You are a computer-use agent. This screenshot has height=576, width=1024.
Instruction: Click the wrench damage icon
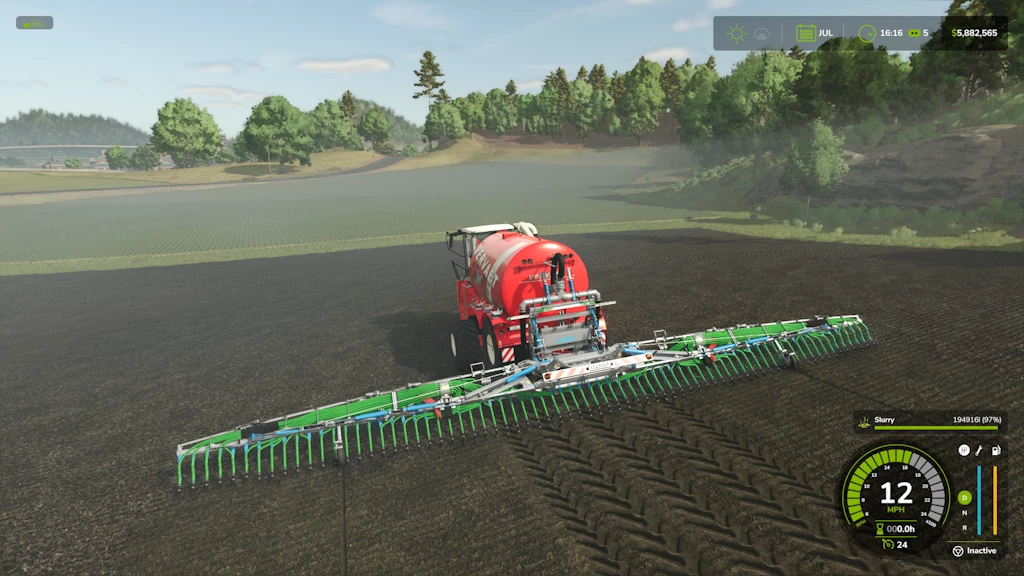980,451
